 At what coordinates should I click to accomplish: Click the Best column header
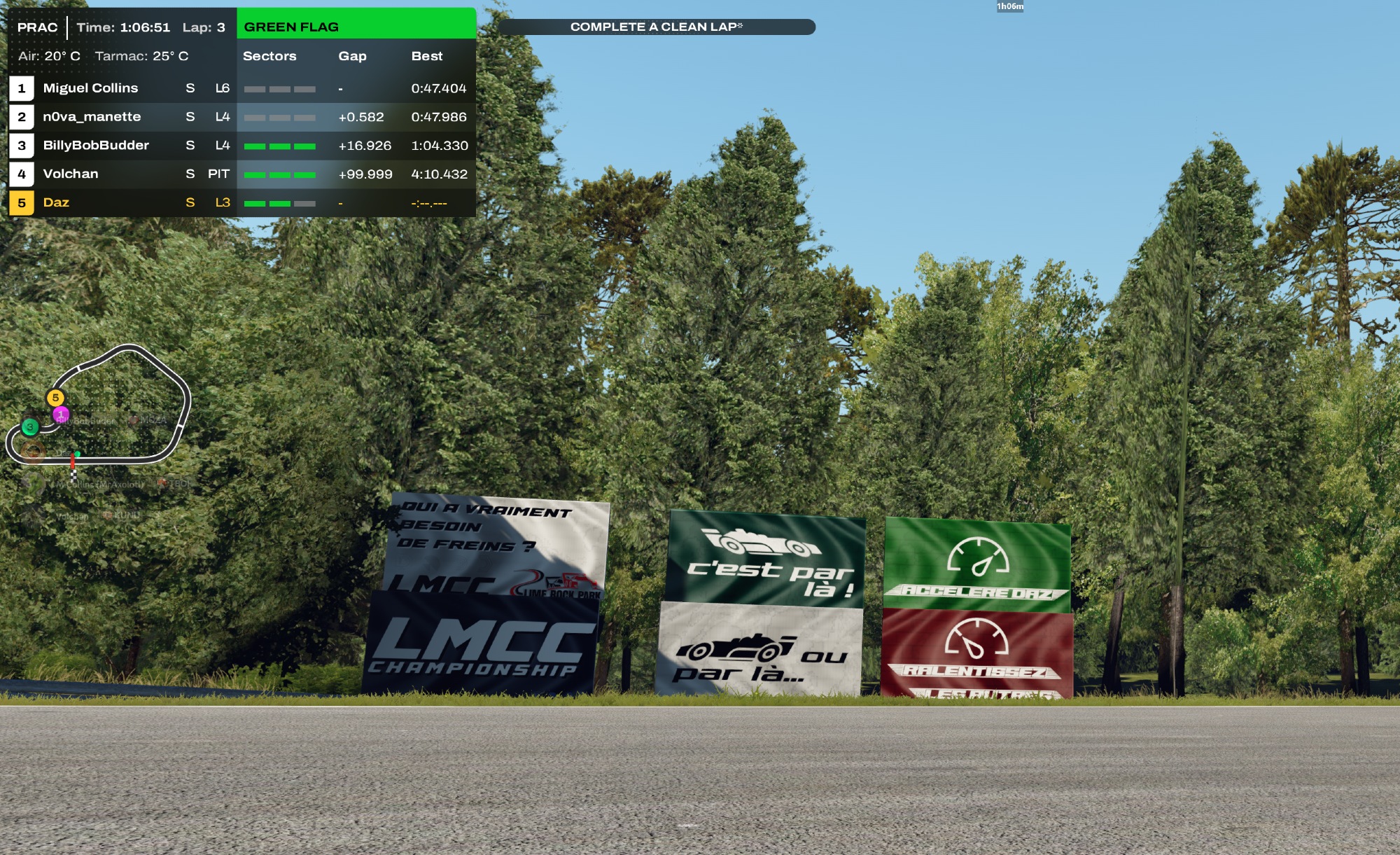pyautogui.click(x=427, y=56)
